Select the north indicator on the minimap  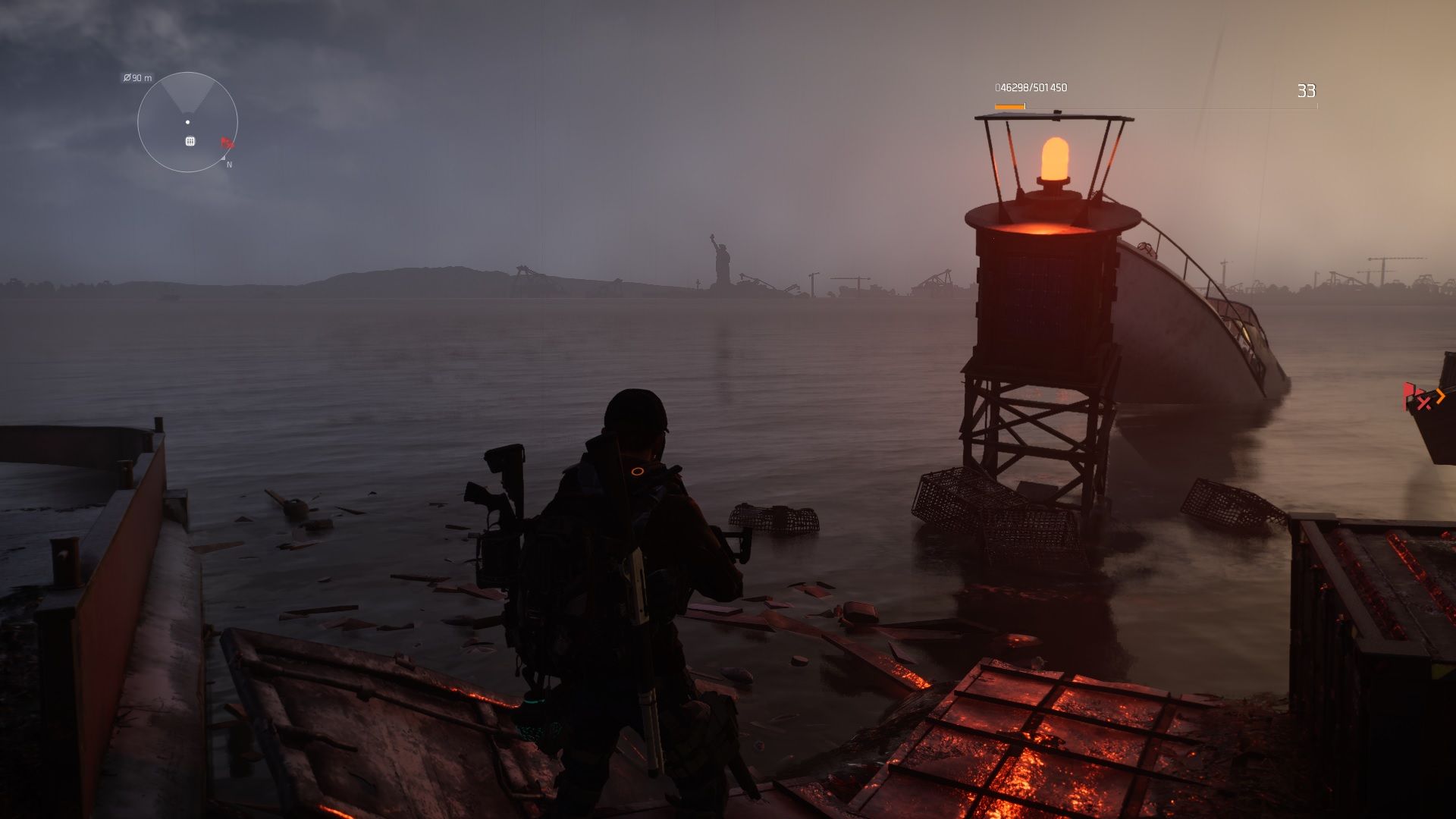coord(227,165)
